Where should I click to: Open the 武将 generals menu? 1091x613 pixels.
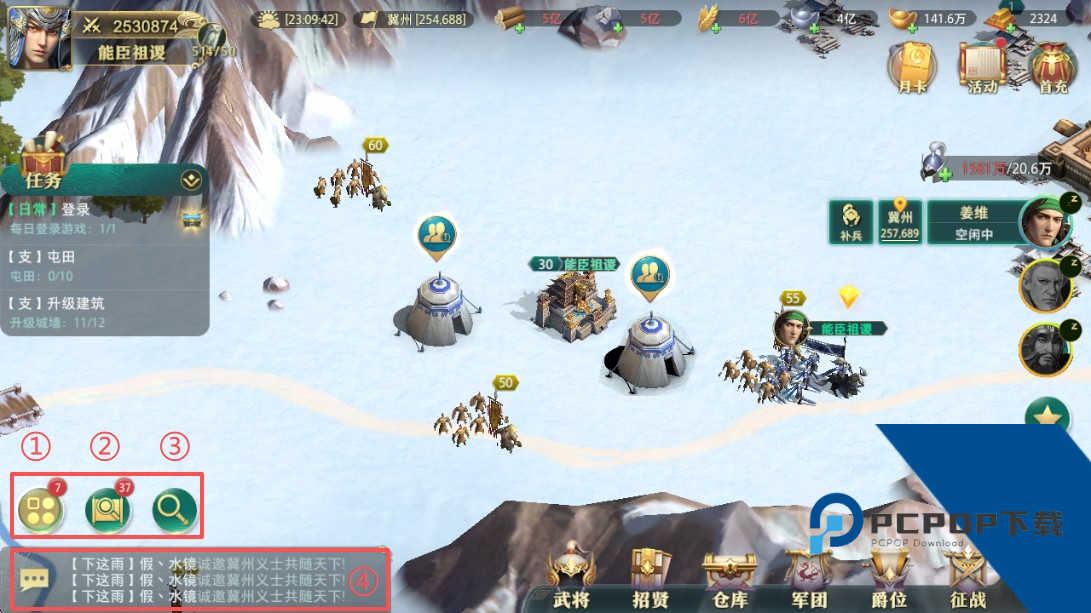[x=570, y=577]
